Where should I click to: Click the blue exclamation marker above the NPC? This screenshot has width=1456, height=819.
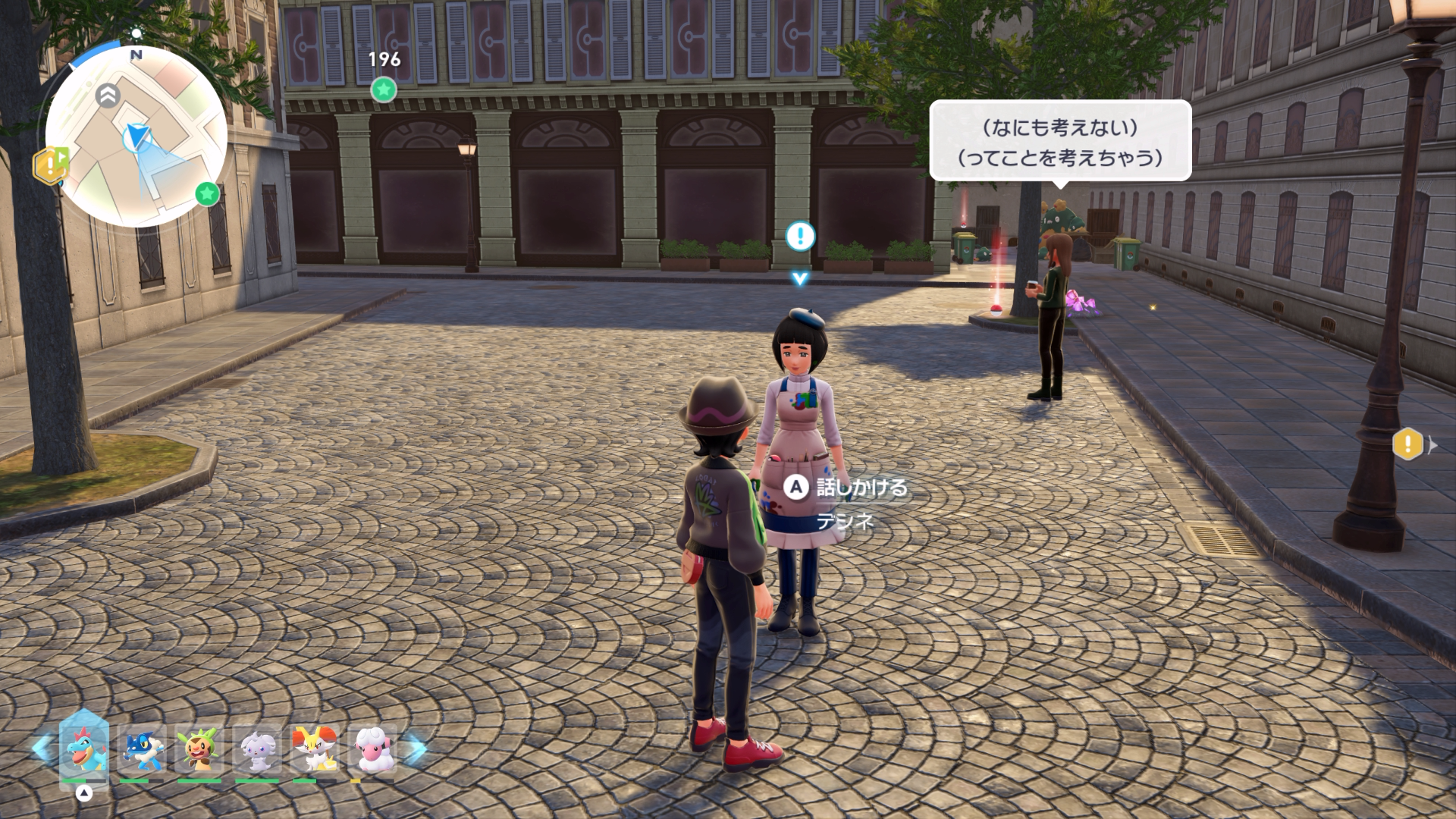(800, 237)
